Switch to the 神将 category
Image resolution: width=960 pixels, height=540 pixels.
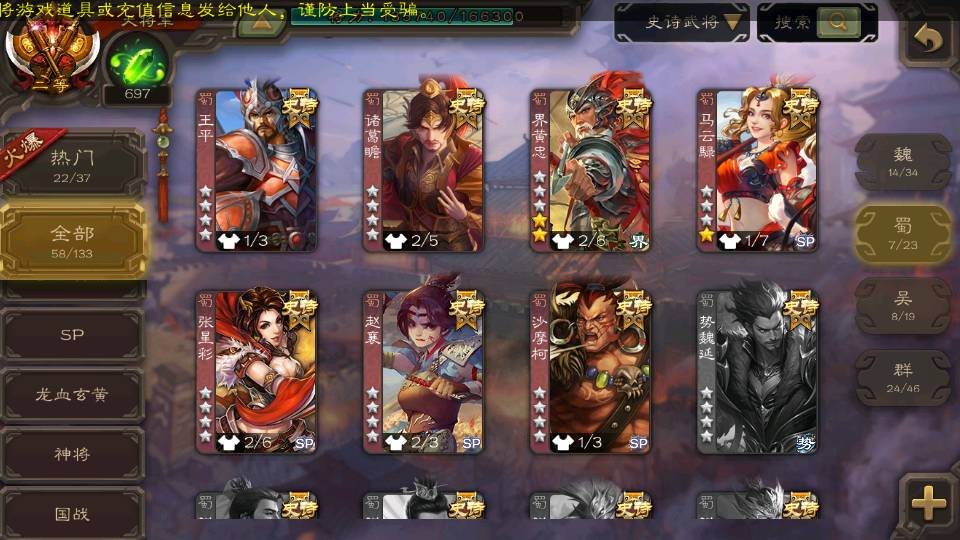72,454
